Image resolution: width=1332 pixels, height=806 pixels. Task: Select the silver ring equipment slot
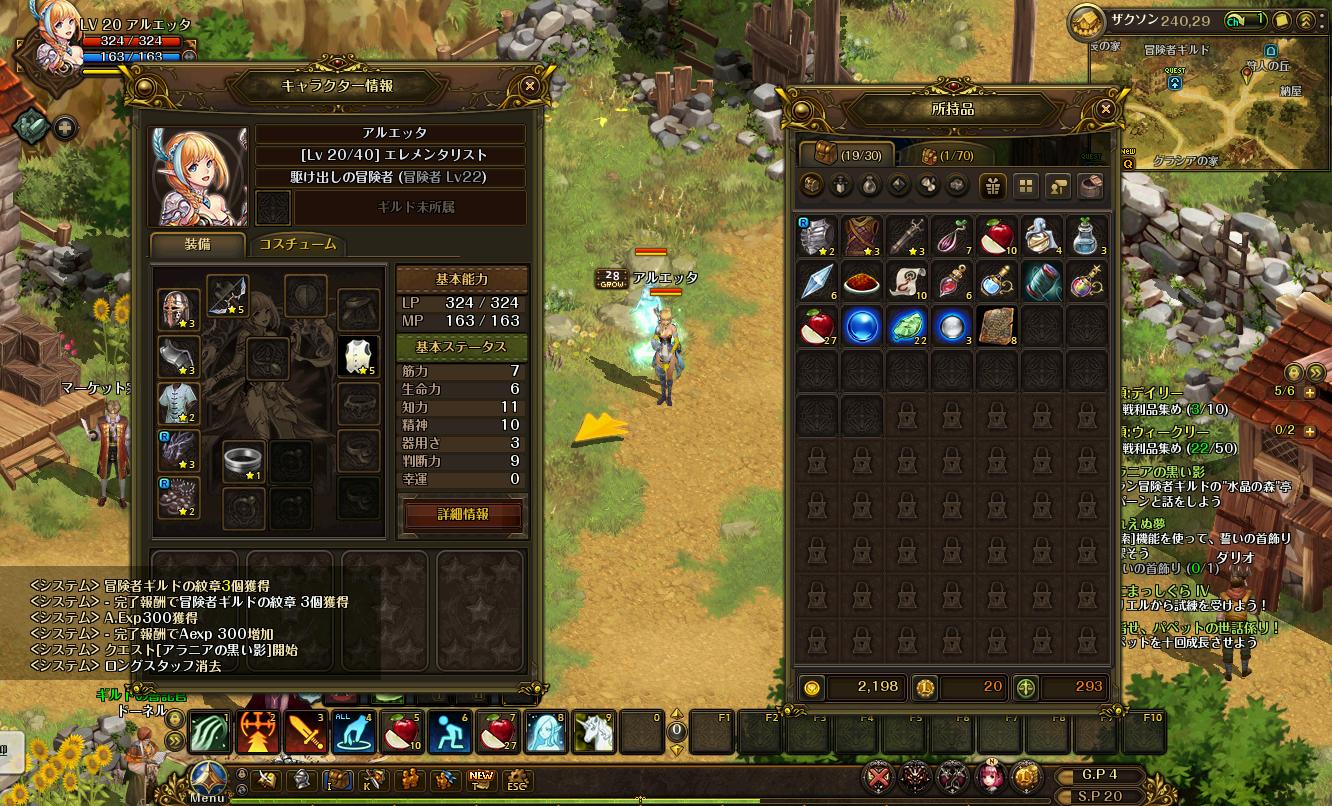243,460
